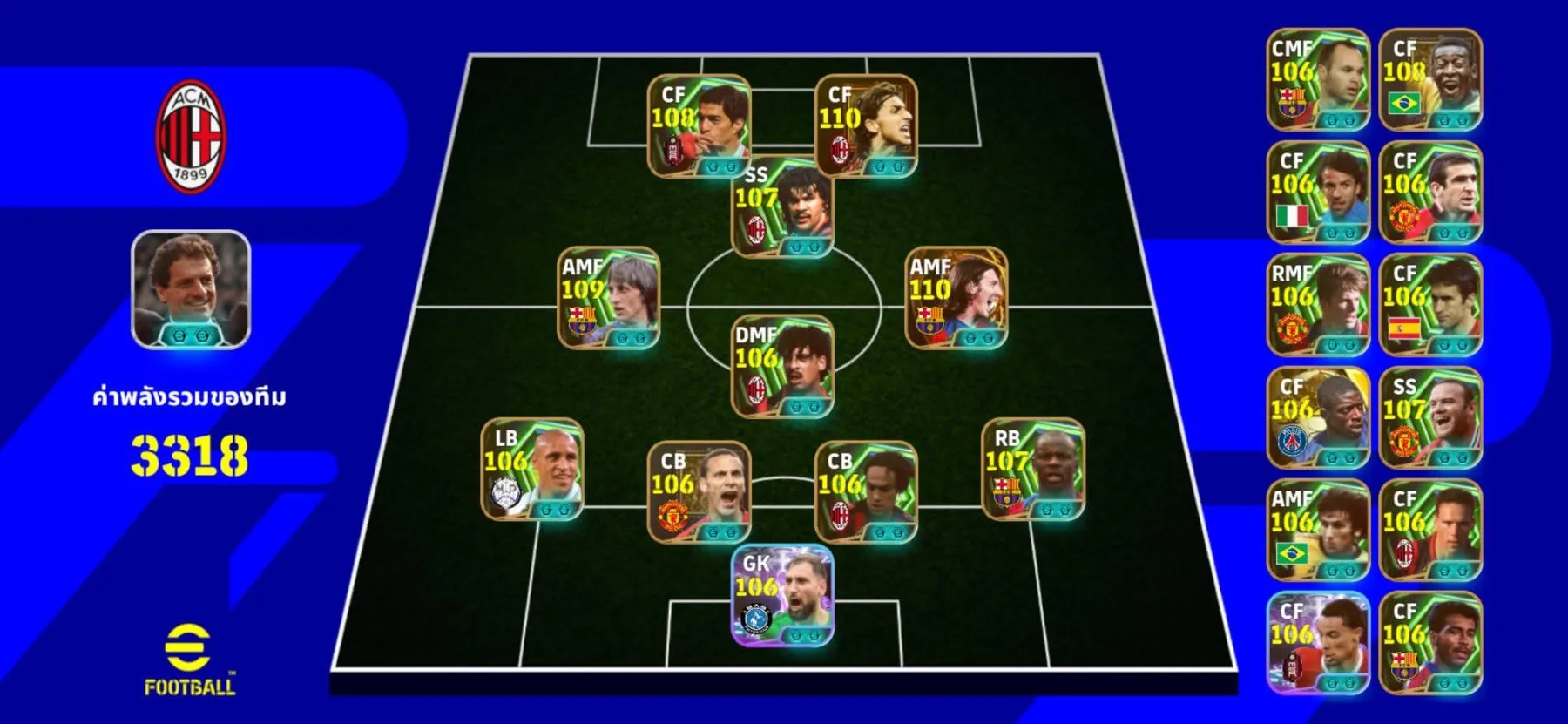Choose the Brazil CF substitute rated 108
This screenshot has width=1568, height=724.
click(x=1430, y=80)
